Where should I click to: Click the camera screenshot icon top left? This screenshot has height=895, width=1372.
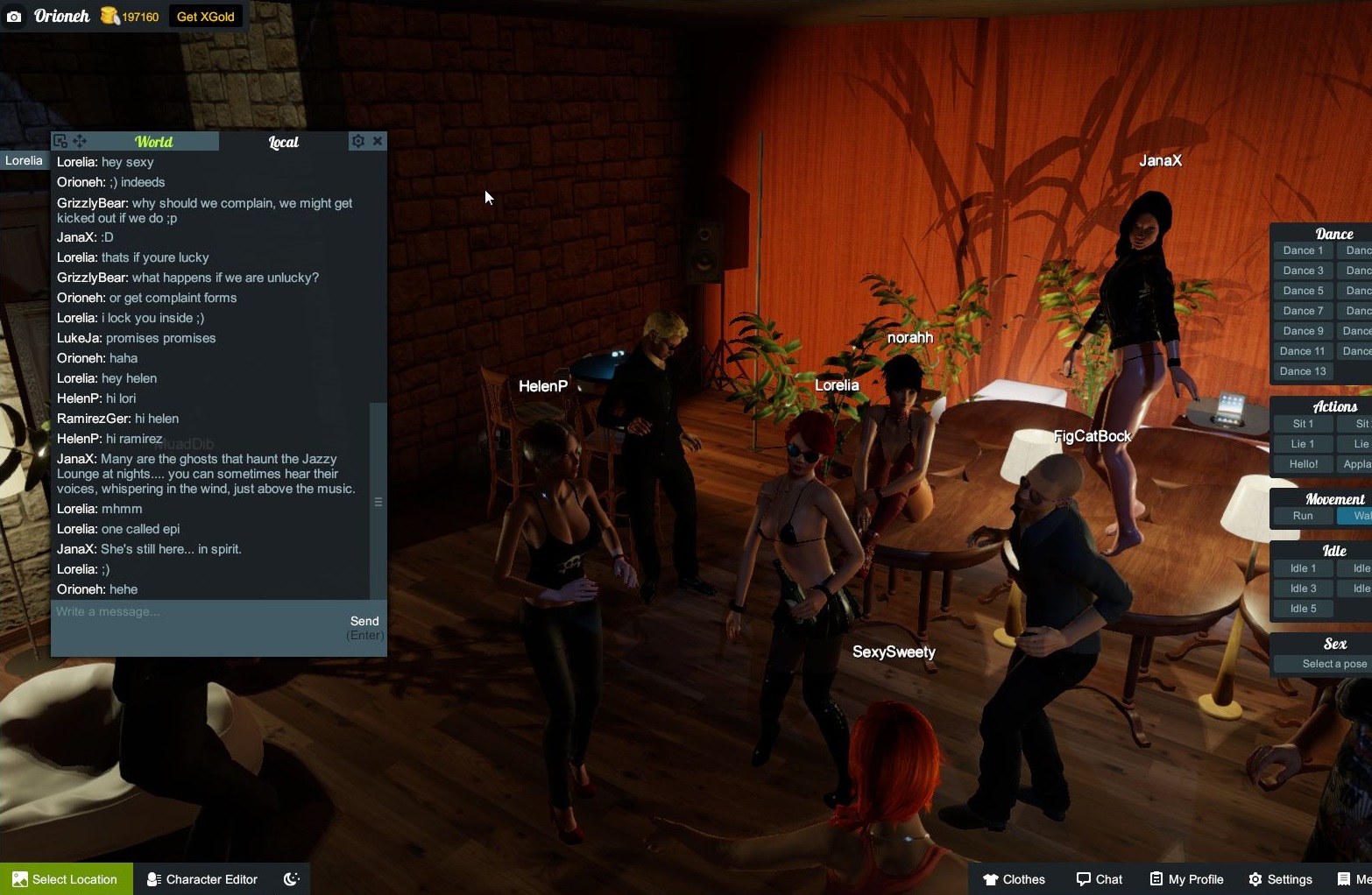(14, 16)
